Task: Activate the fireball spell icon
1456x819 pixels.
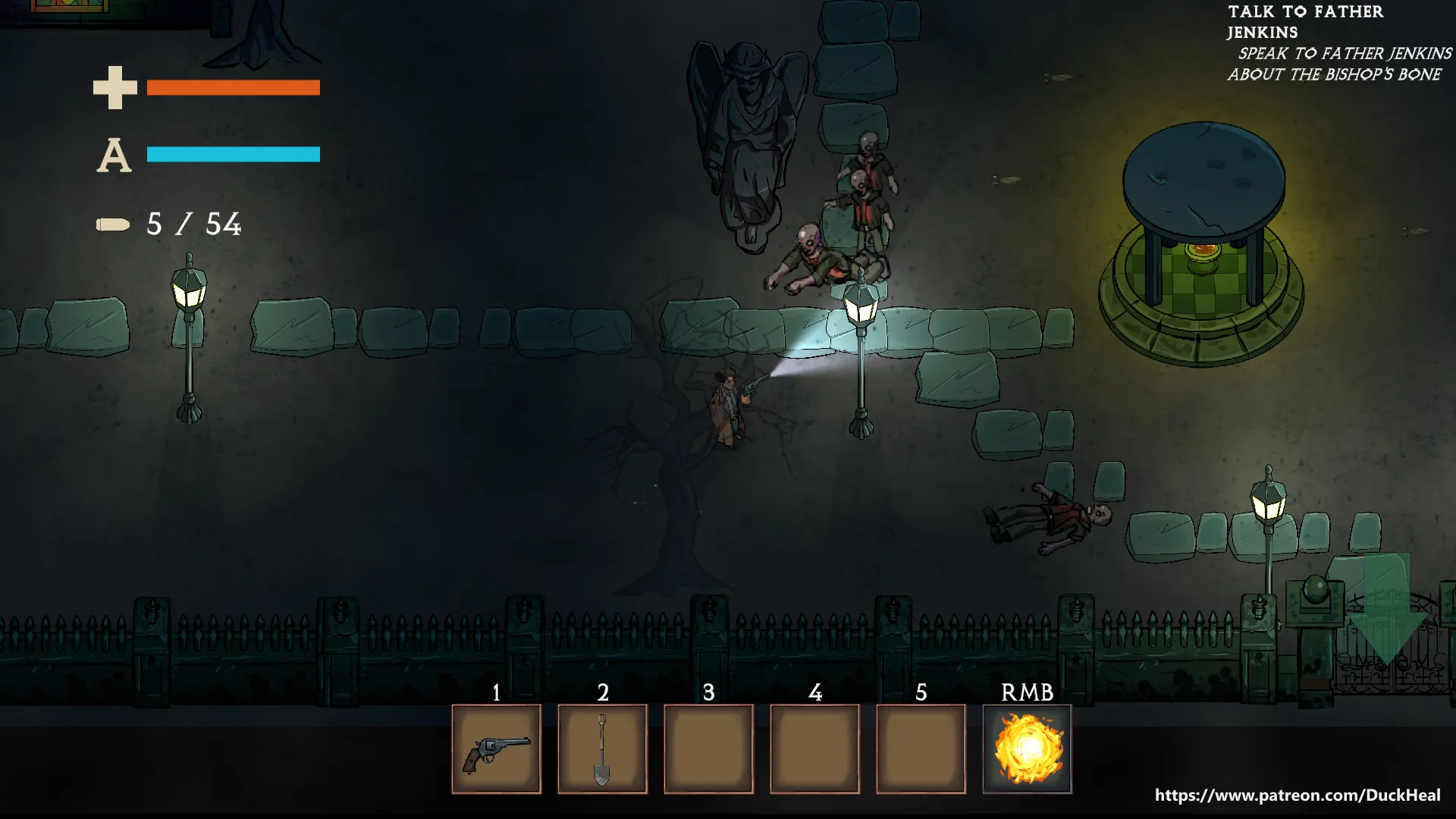Action: point(1027,749)
